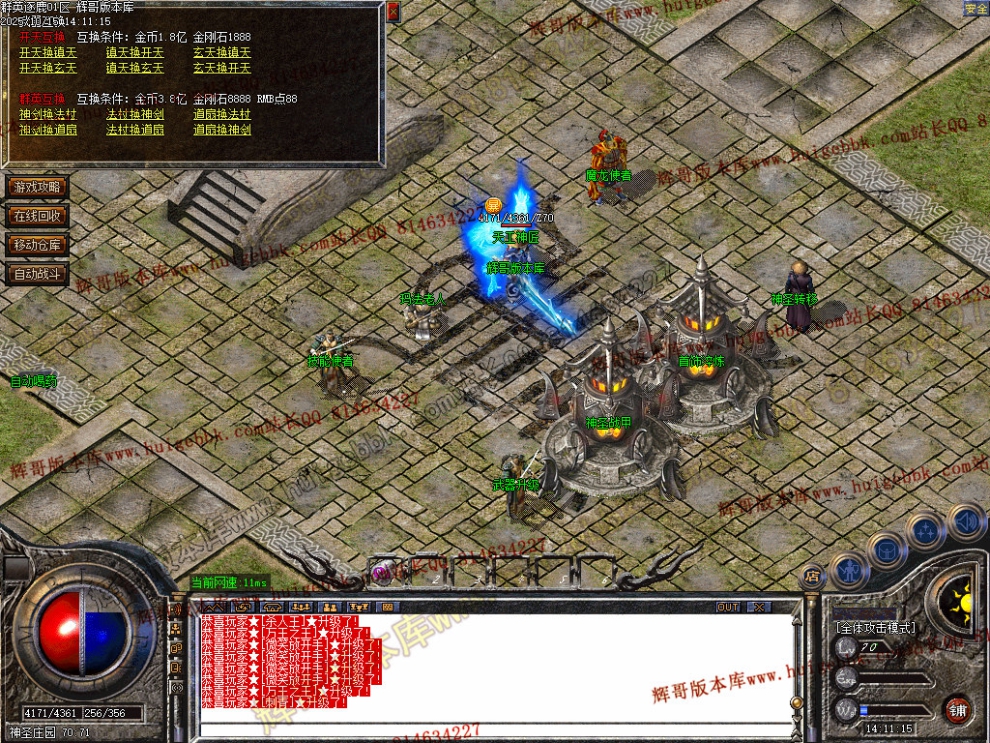Select the 神剑换法杖 exchange link
990x743 pixels.
[x=48, y=114]
